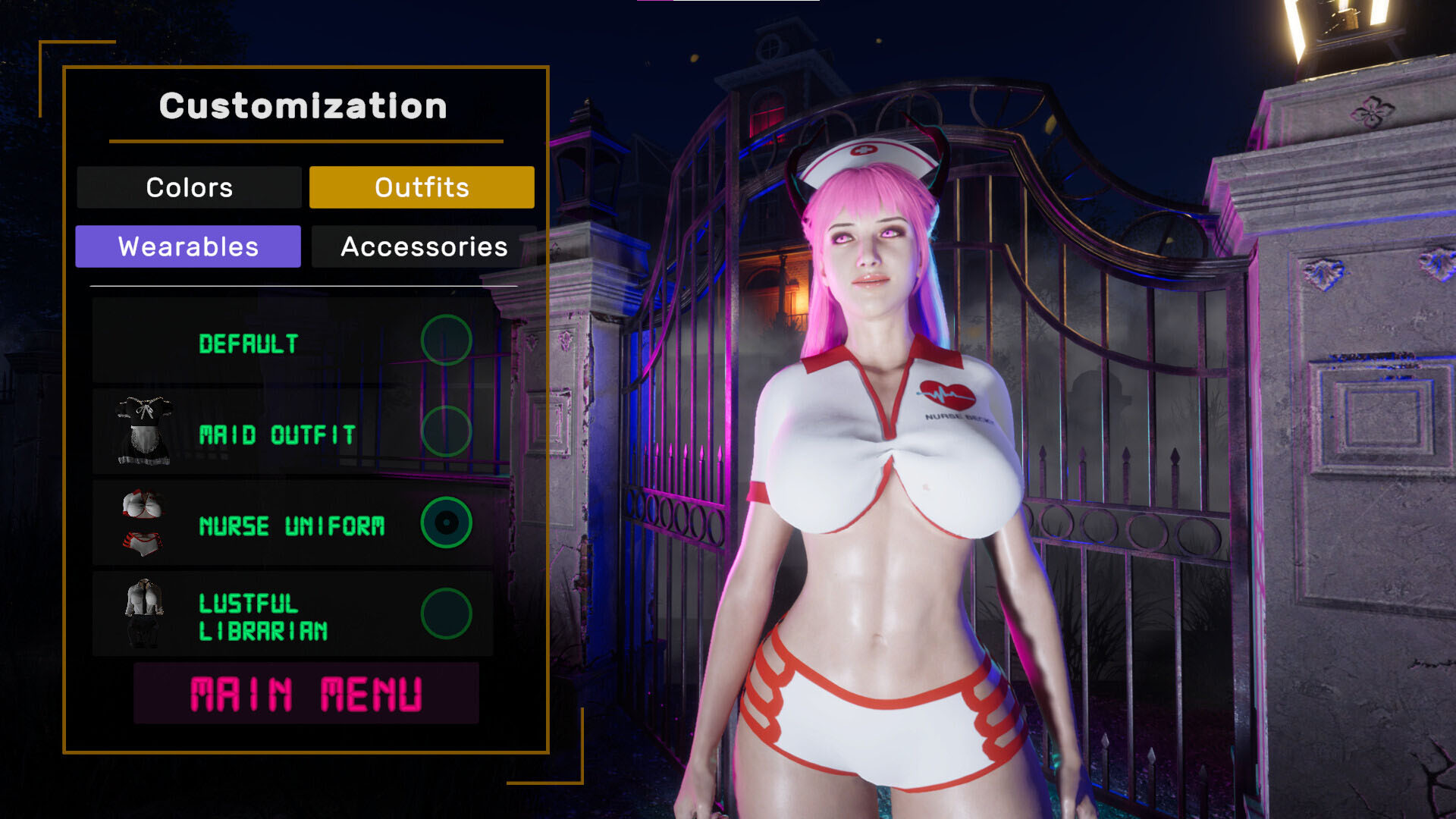Viewport: 1456px width, 819px height.
Task: Enable the Default outfit radio button
Action: pos(446,341)
